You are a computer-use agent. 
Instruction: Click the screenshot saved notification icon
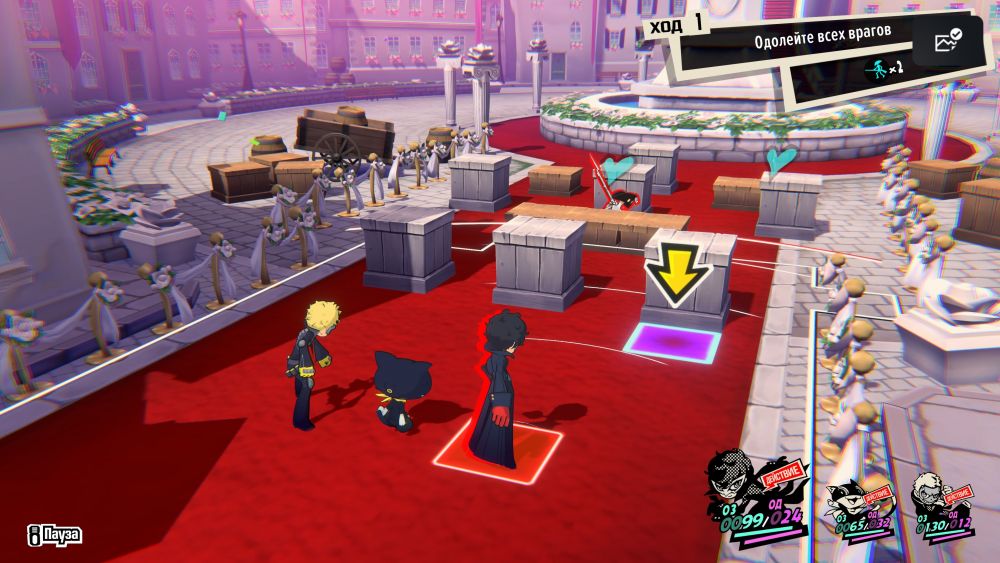946,41
